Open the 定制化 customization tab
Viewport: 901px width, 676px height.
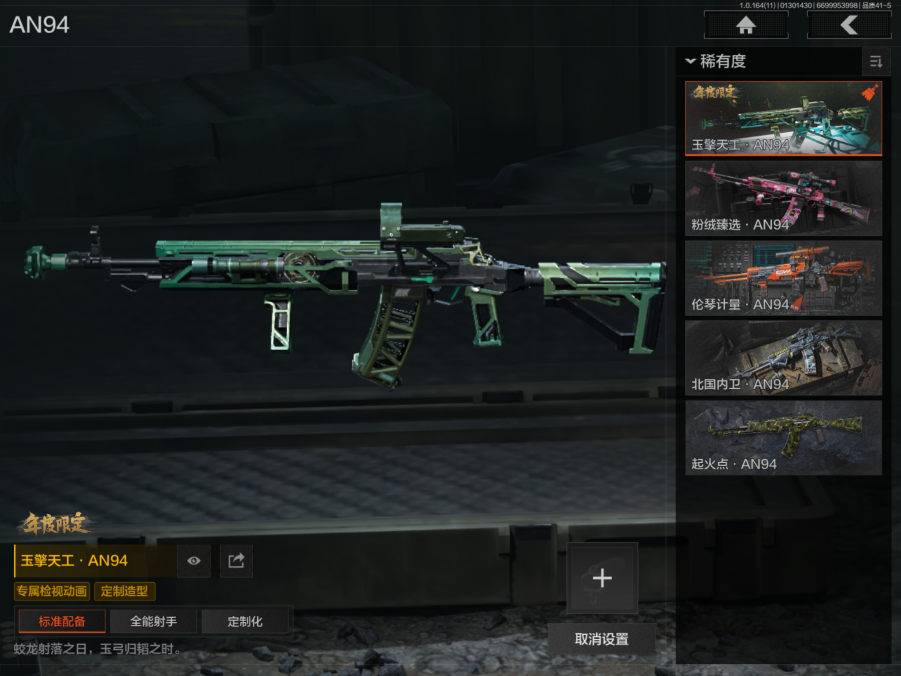245,621
